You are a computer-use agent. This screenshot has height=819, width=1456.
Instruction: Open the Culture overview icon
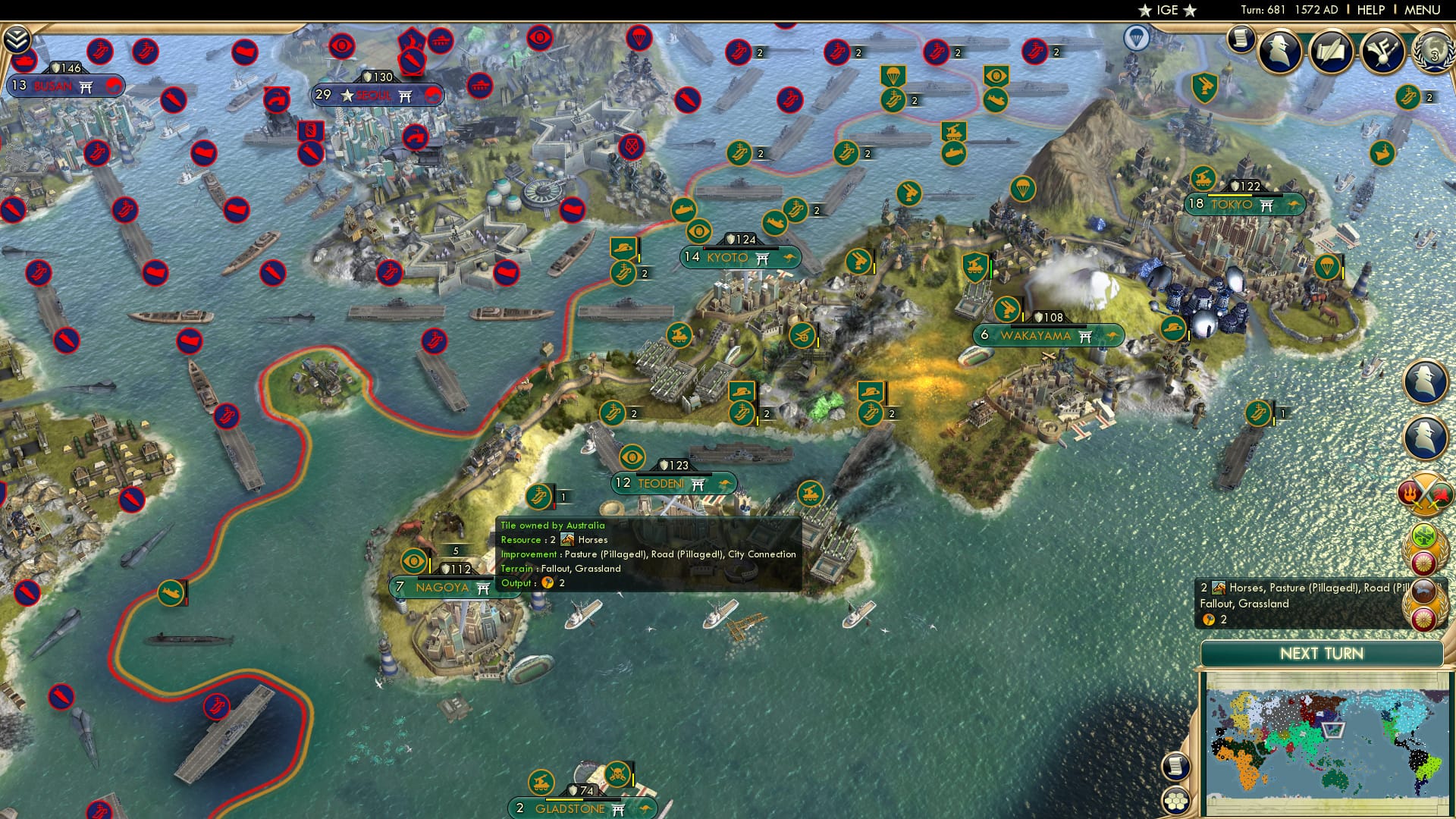pos(1381,52)
